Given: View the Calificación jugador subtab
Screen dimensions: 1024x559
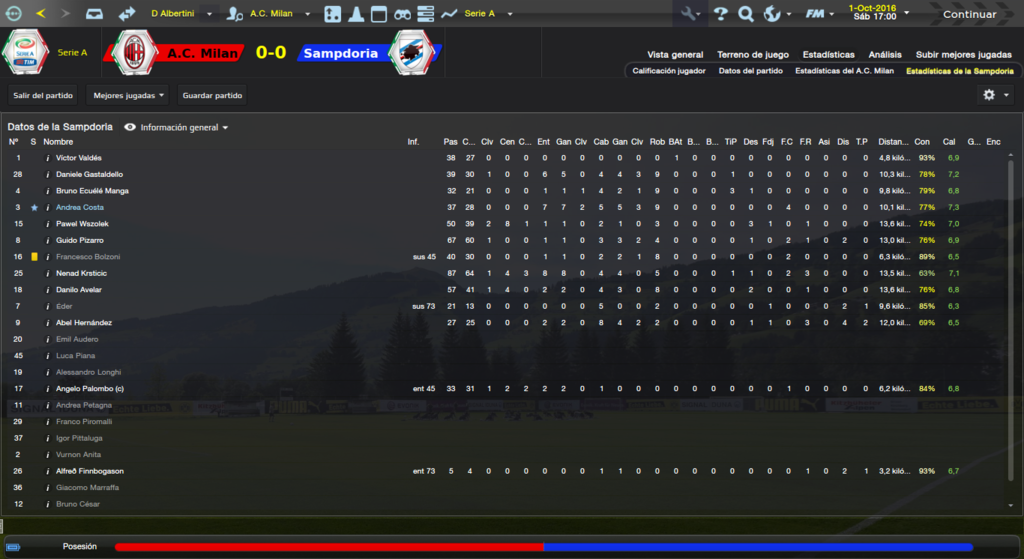Looking at the screenshot, I should point(669,71).
